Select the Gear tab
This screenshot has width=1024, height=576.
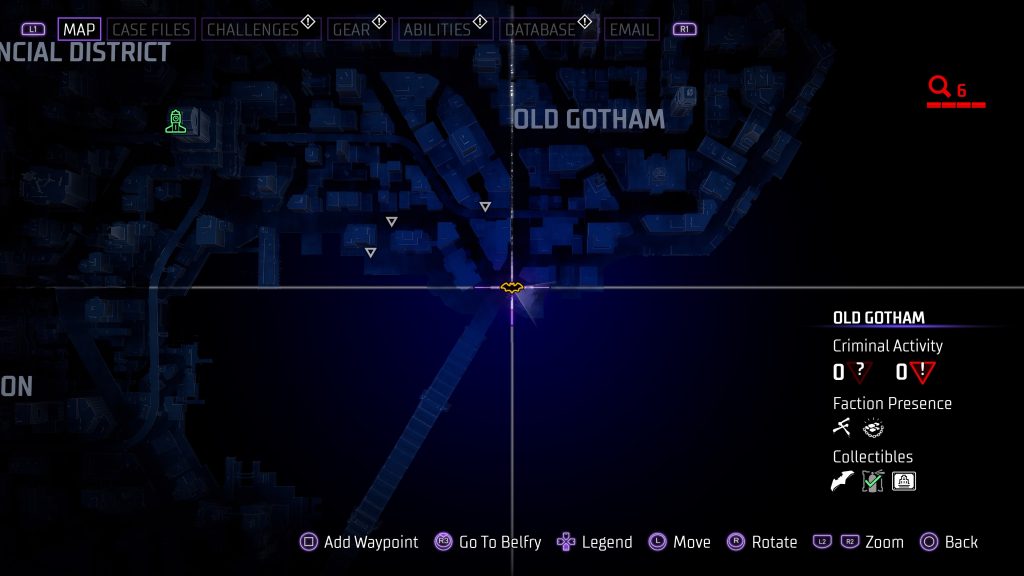click(351, 30)
